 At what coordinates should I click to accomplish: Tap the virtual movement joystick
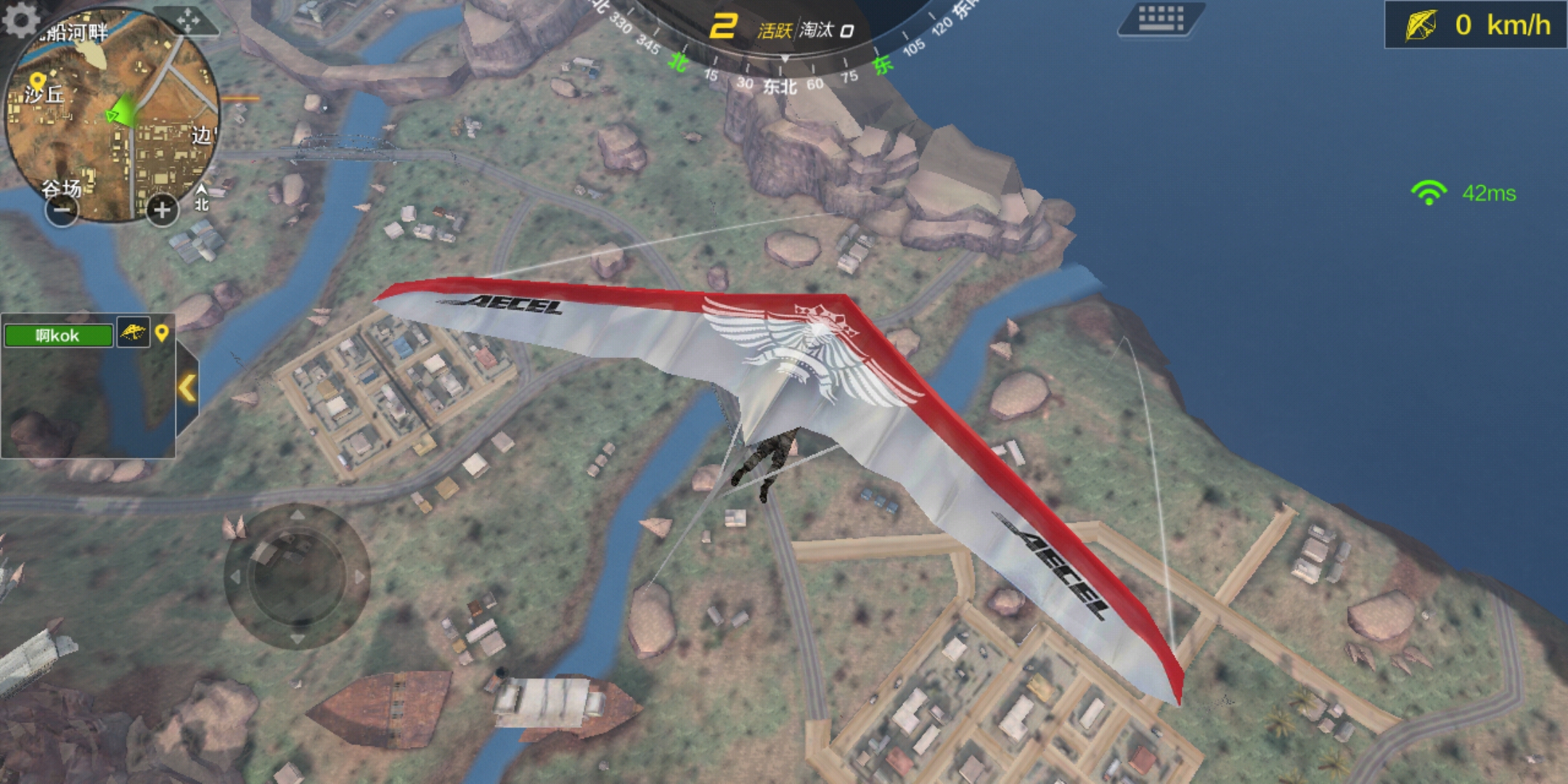(x=296, y=576)
